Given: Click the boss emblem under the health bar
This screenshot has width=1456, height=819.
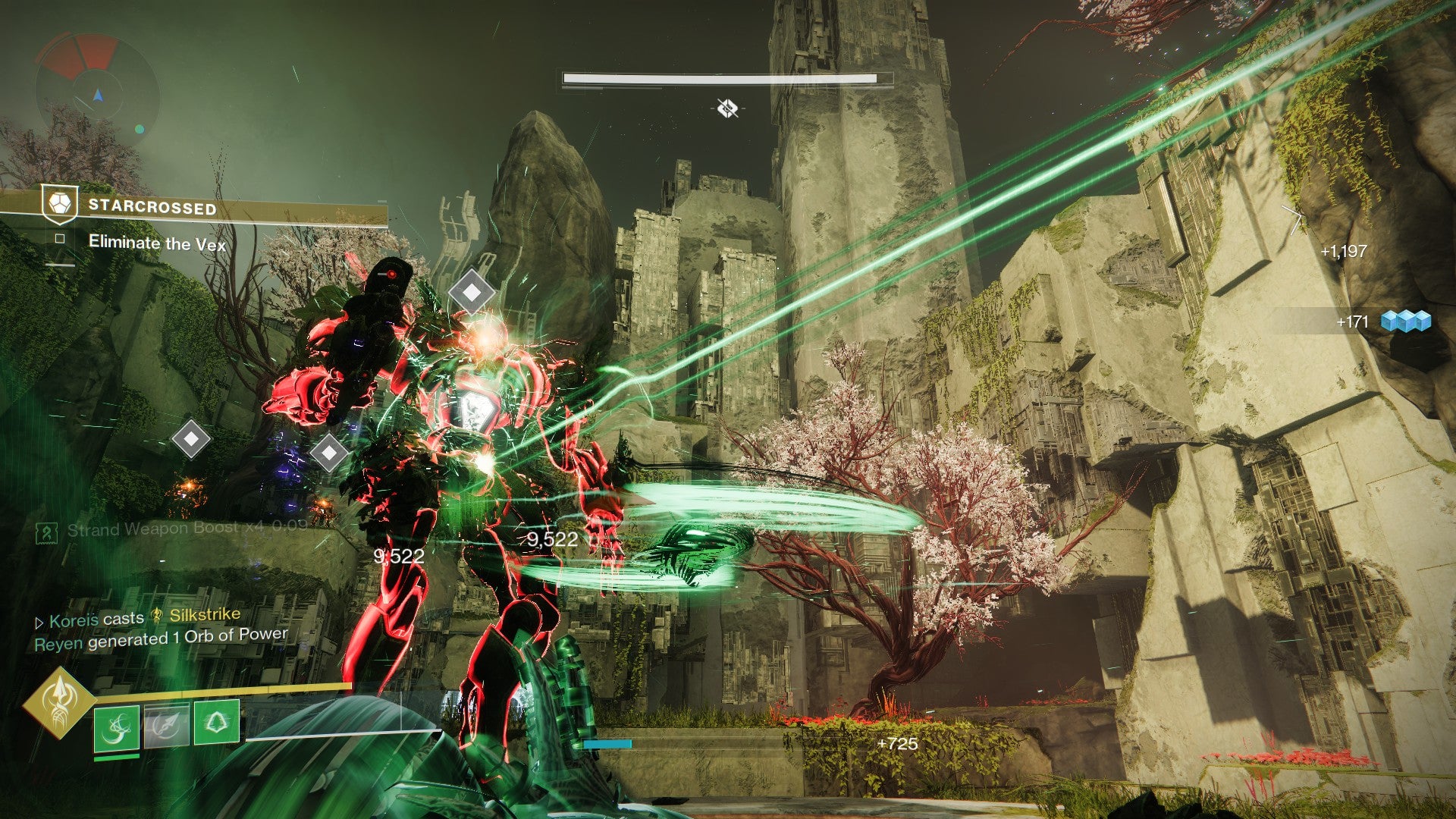Looking at the screenshot, I should [x=727, y=109].
